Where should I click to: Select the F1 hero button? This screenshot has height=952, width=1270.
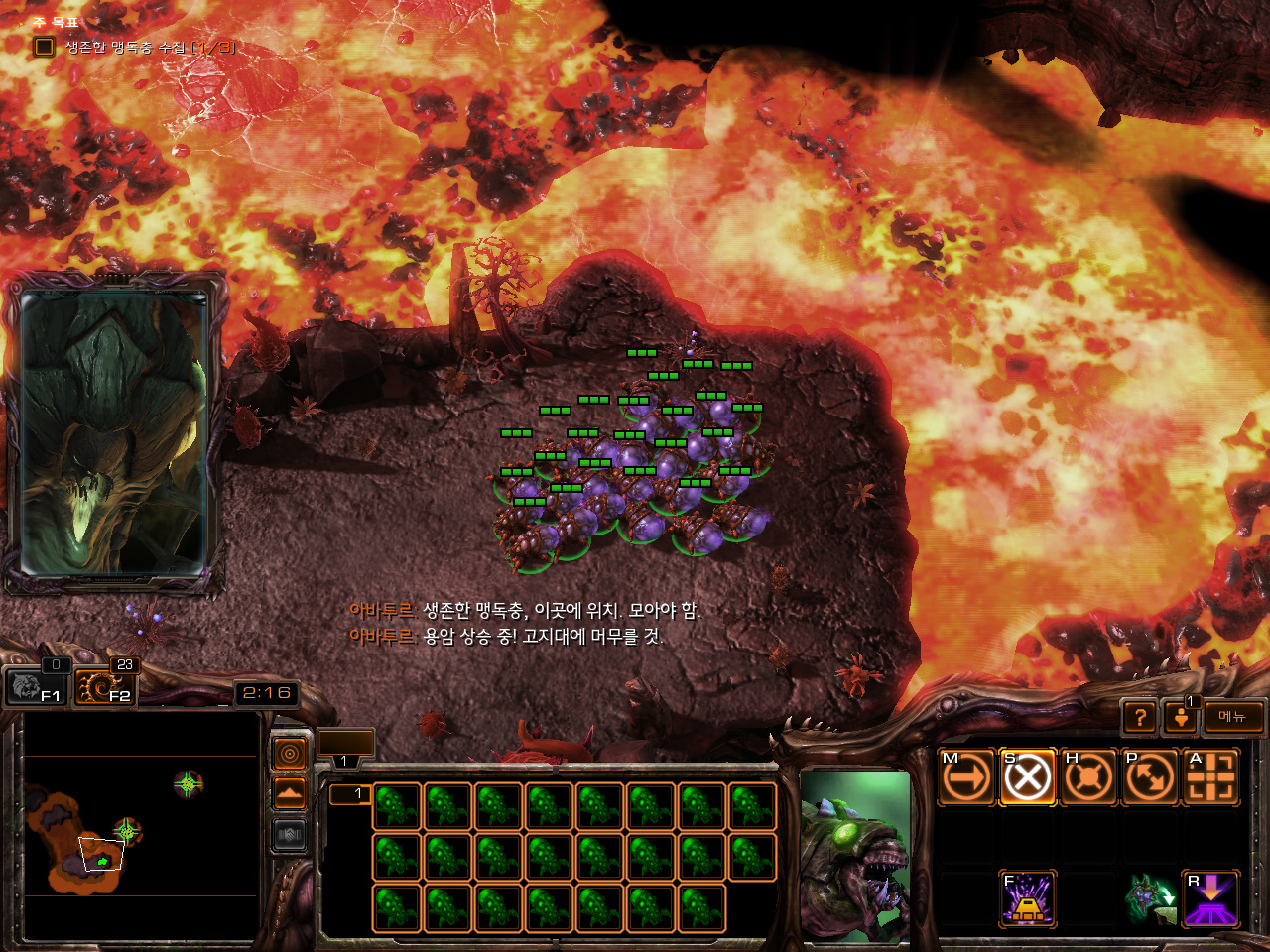pos(35,686)
